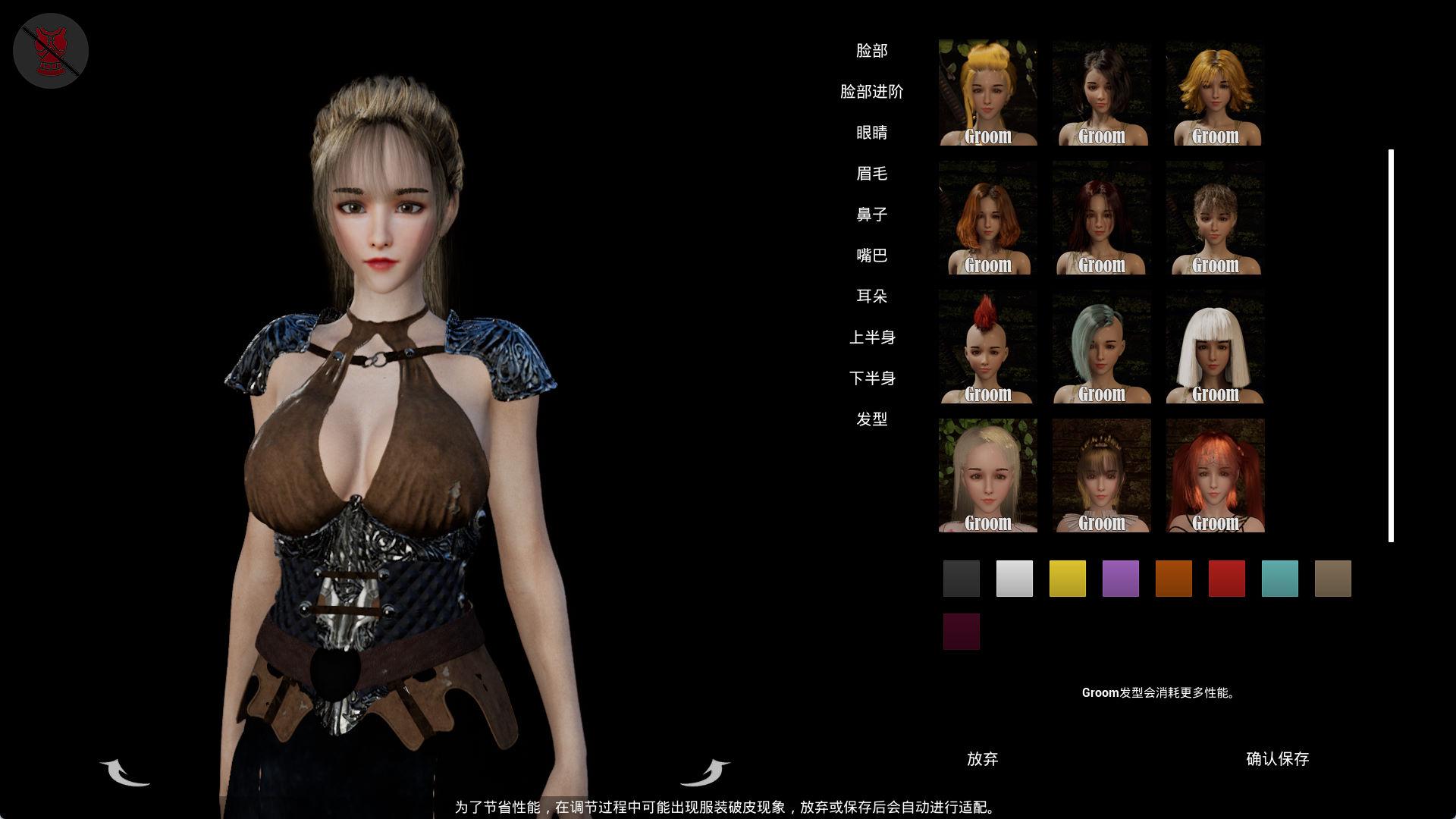This screenshot has height=819, width=1456.
Task: Toggle the crossed-out armor icon
Action: 51,51
